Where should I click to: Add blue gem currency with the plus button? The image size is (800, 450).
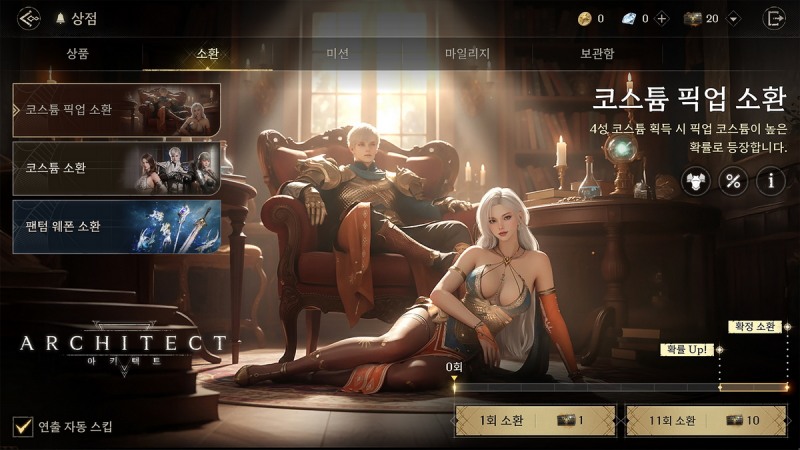[x=661, y=18]
